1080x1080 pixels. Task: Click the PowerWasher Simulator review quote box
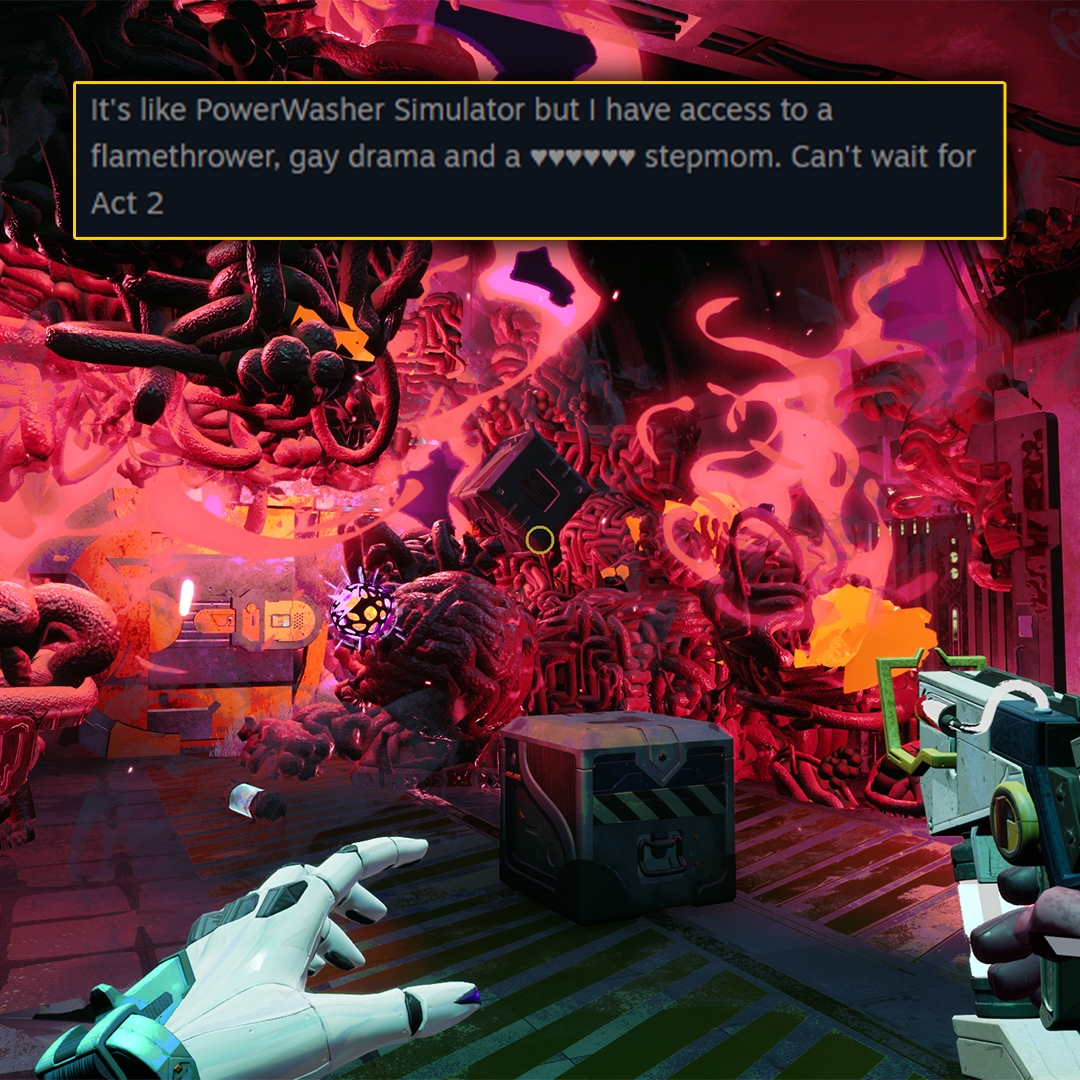pyautogui.click(x=539, y=160)
